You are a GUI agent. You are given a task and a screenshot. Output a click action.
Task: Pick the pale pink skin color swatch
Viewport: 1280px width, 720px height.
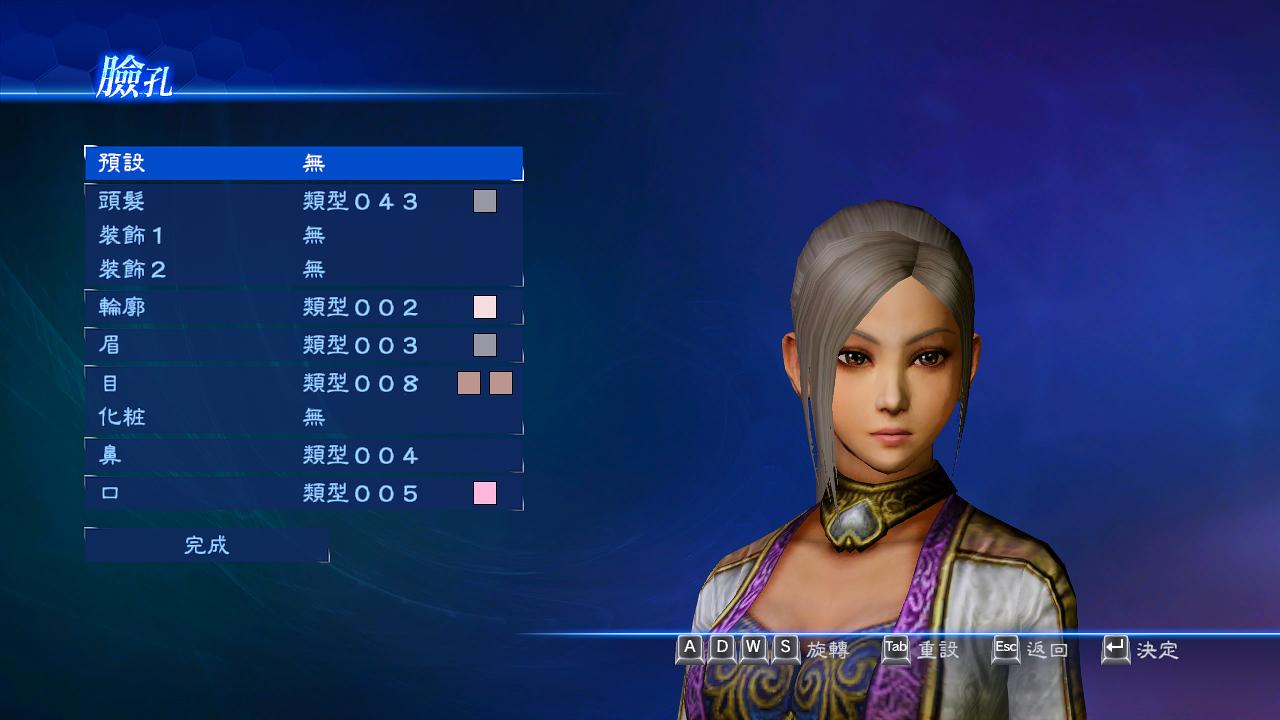[x=485, y=307]
